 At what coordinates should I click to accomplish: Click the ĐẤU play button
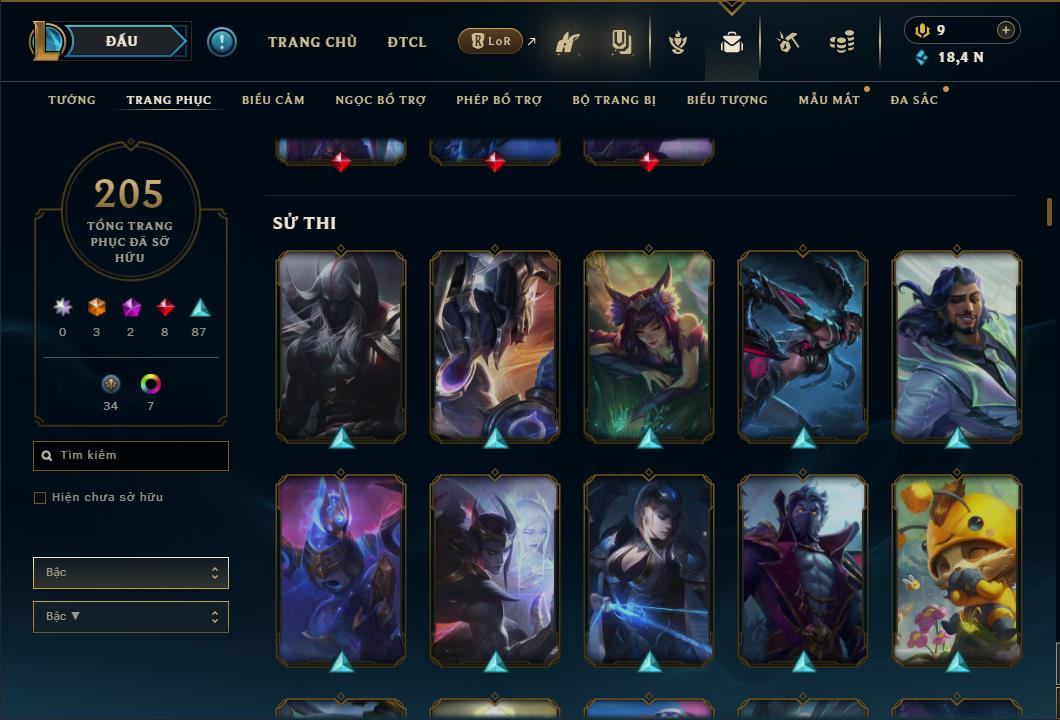coord(122,41)
